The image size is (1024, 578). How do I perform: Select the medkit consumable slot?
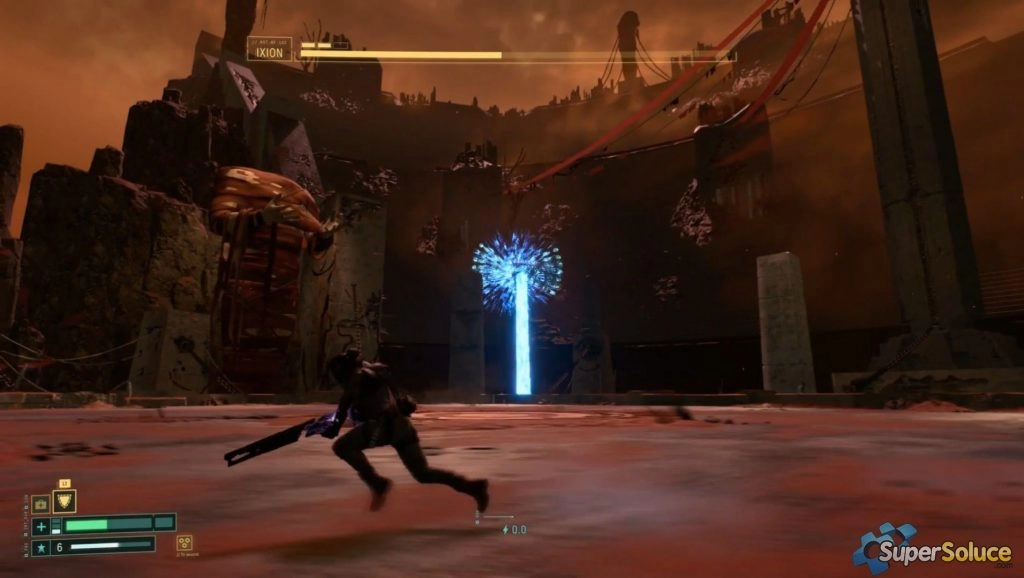(41, 504)
